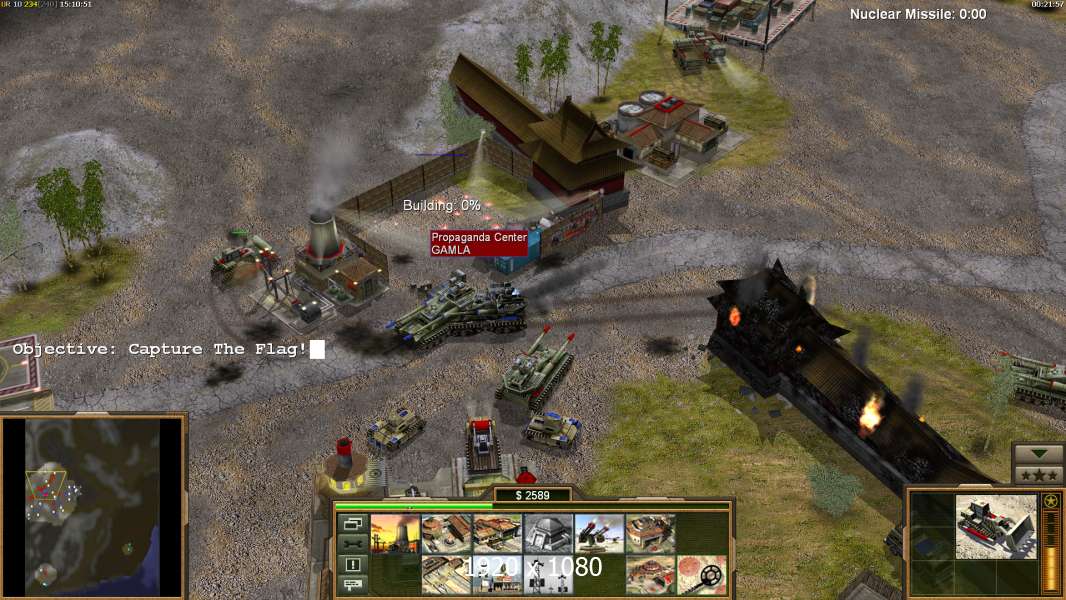Image resolution: width=1066 pixels, height=600 pixels.
Task: Open the three-star General's powers button
Action: tap(1038, 475)
